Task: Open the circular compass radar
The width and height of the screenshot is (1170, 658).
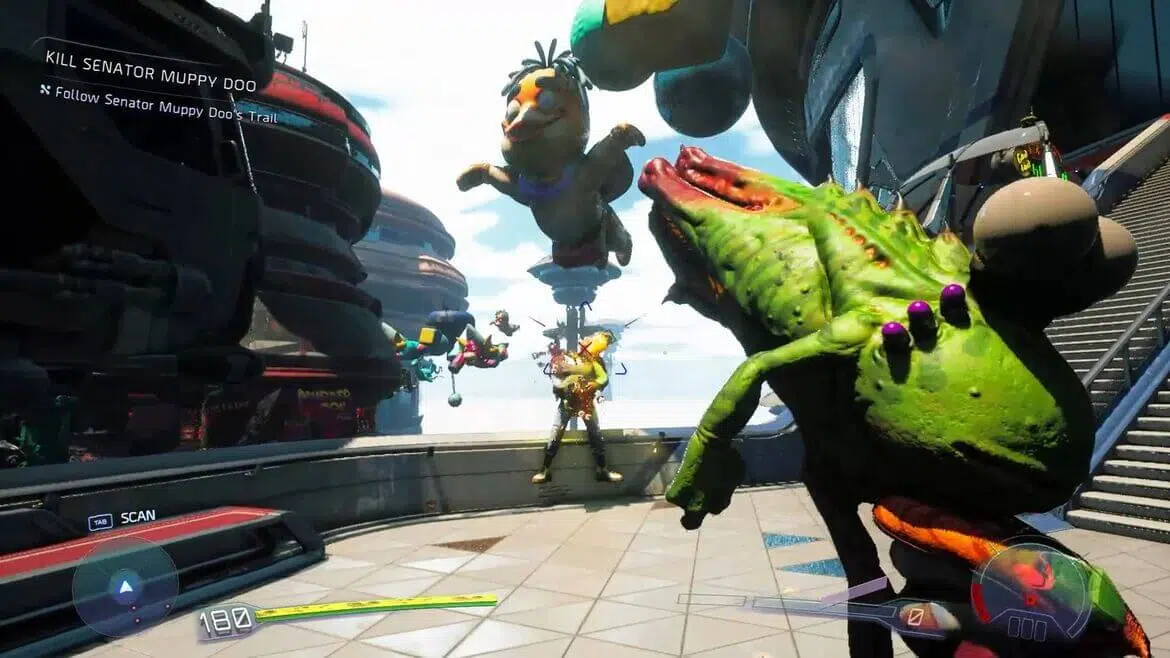Action: [x=125, y=587]
